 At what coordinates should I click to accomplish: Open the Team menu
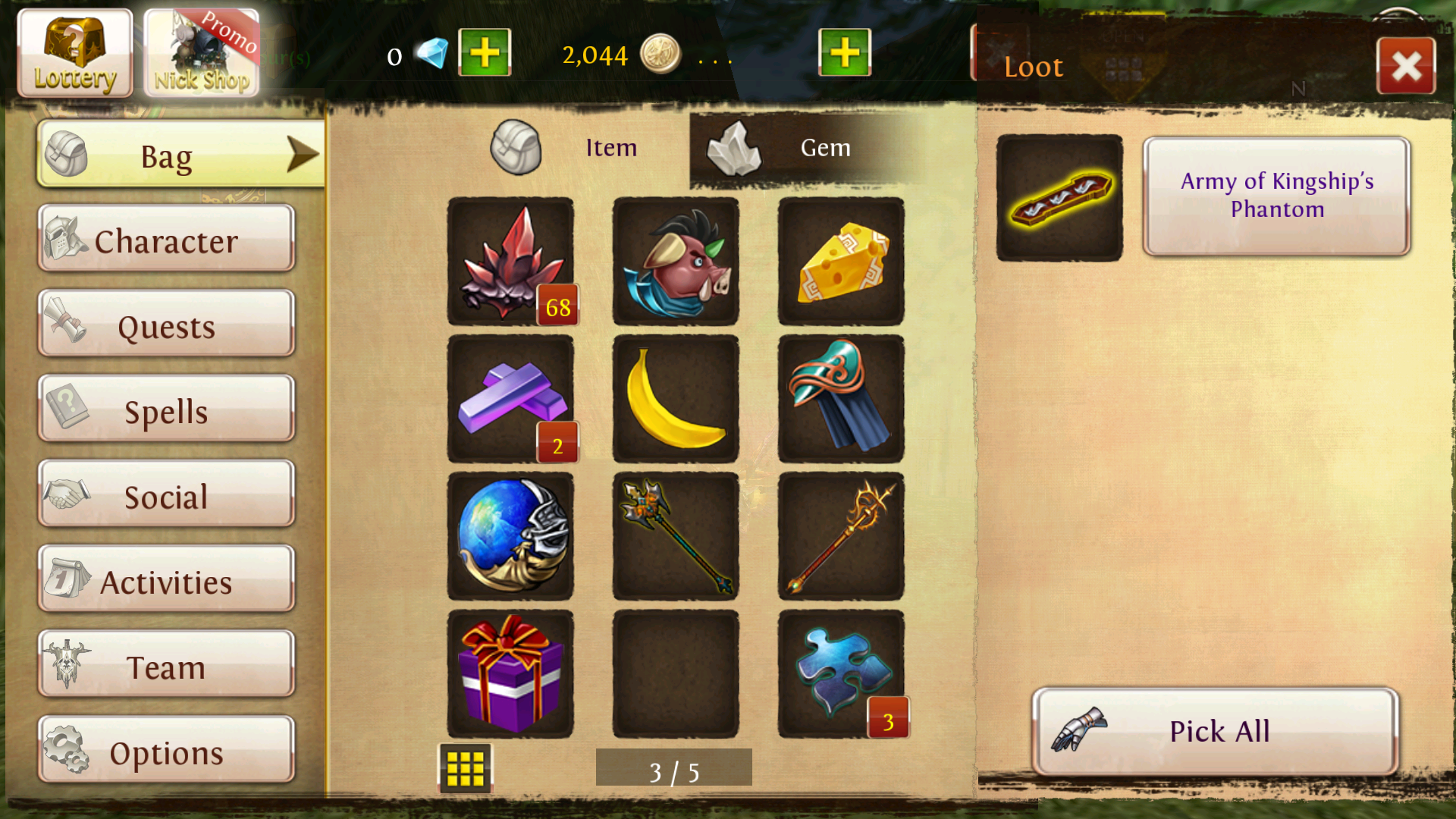[166, 666]
